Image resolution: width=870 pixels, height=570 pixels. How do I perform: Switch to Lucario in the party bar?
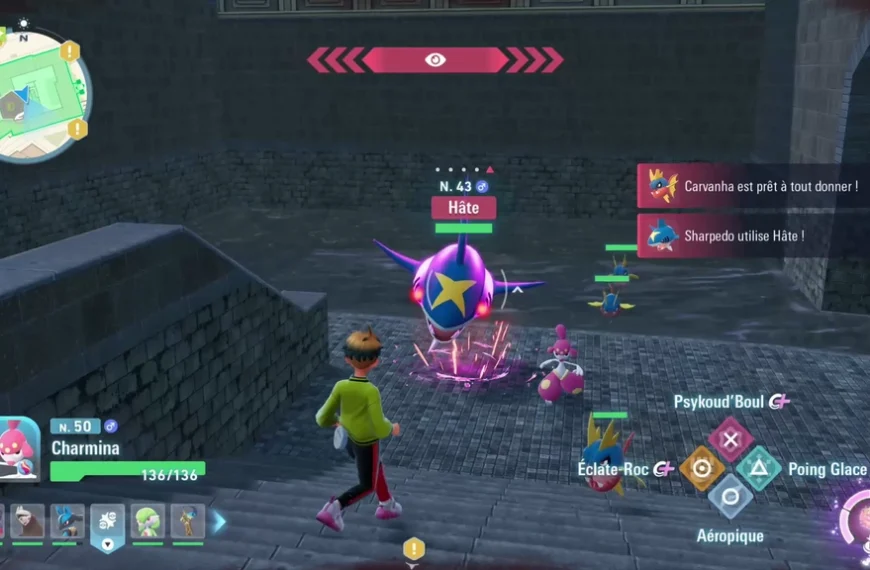[x=67, y=521]
